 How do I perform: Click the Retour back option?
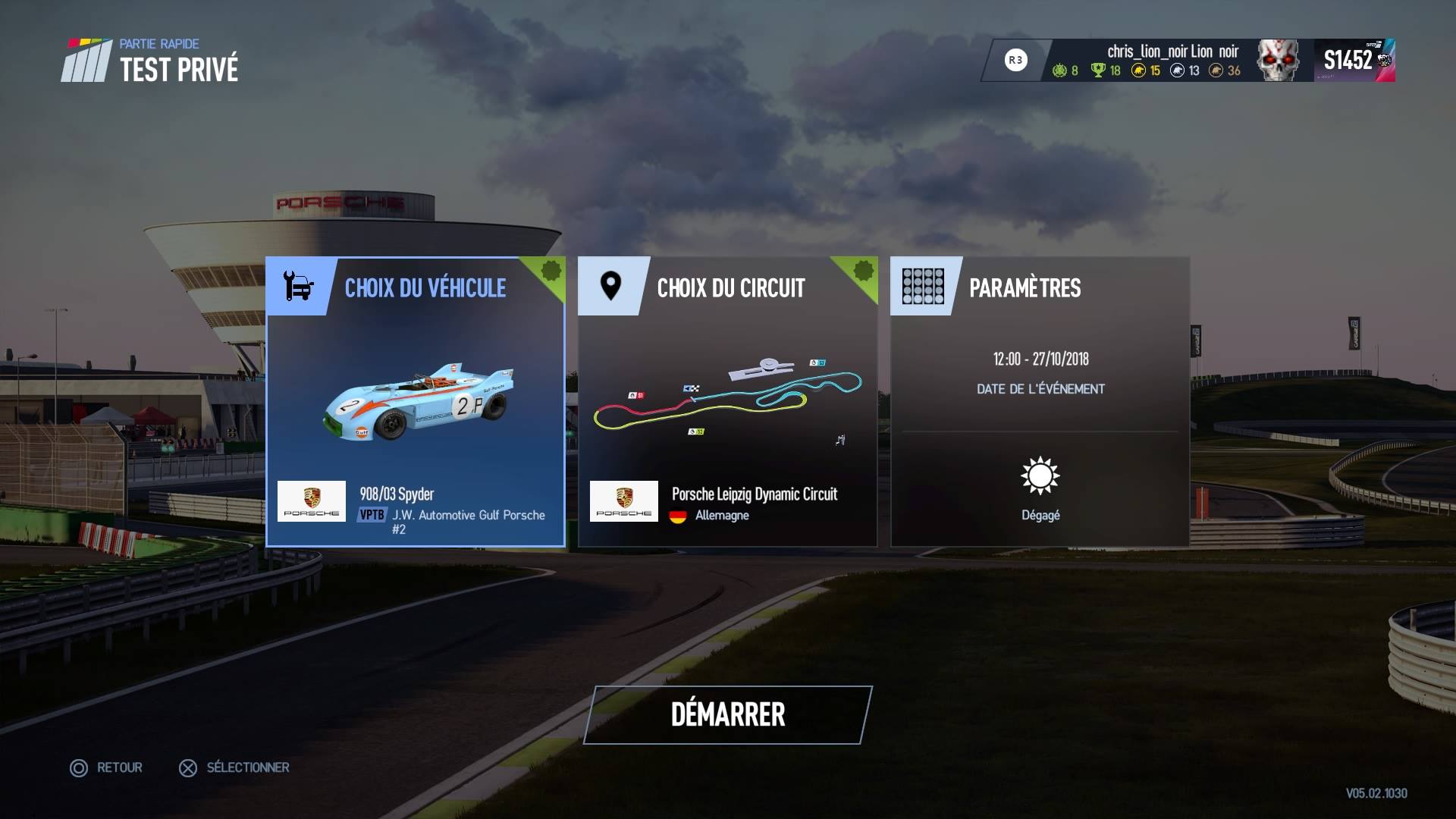(x=107, y=767)
